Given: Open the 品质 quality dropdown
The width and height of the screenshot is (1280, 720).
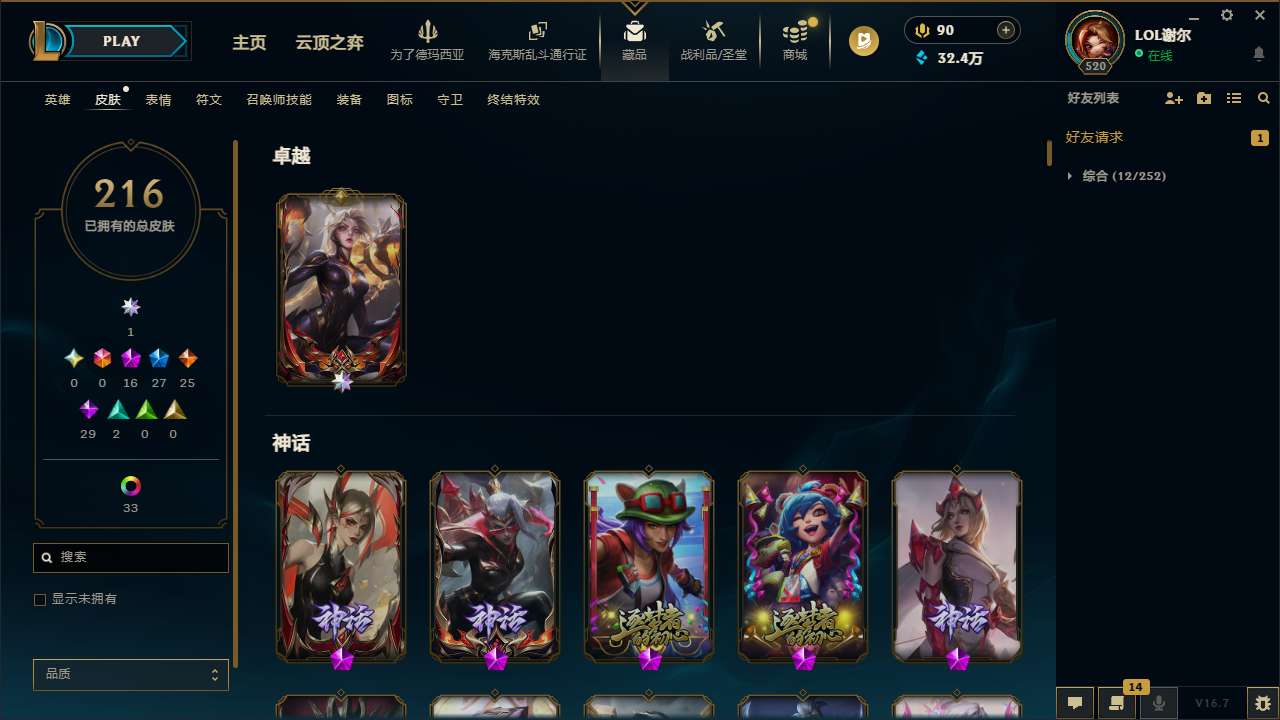Looking at the screenshot, I should pos(130,674).
